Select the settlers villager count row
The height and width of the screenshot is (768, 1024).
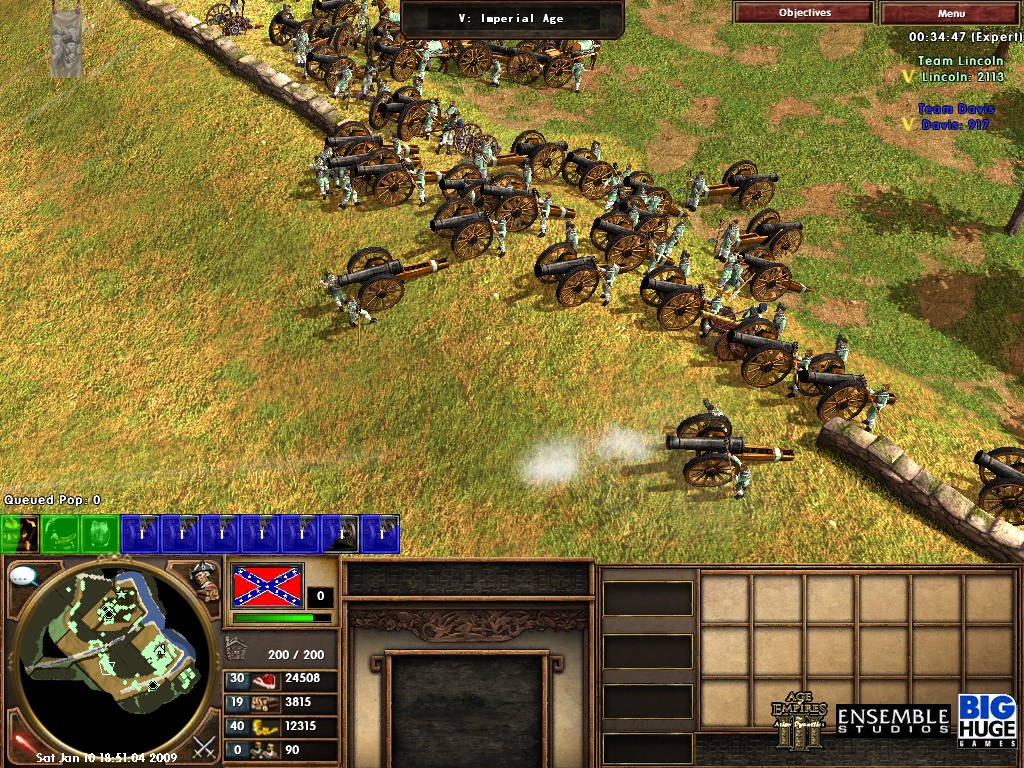(282, 749)
